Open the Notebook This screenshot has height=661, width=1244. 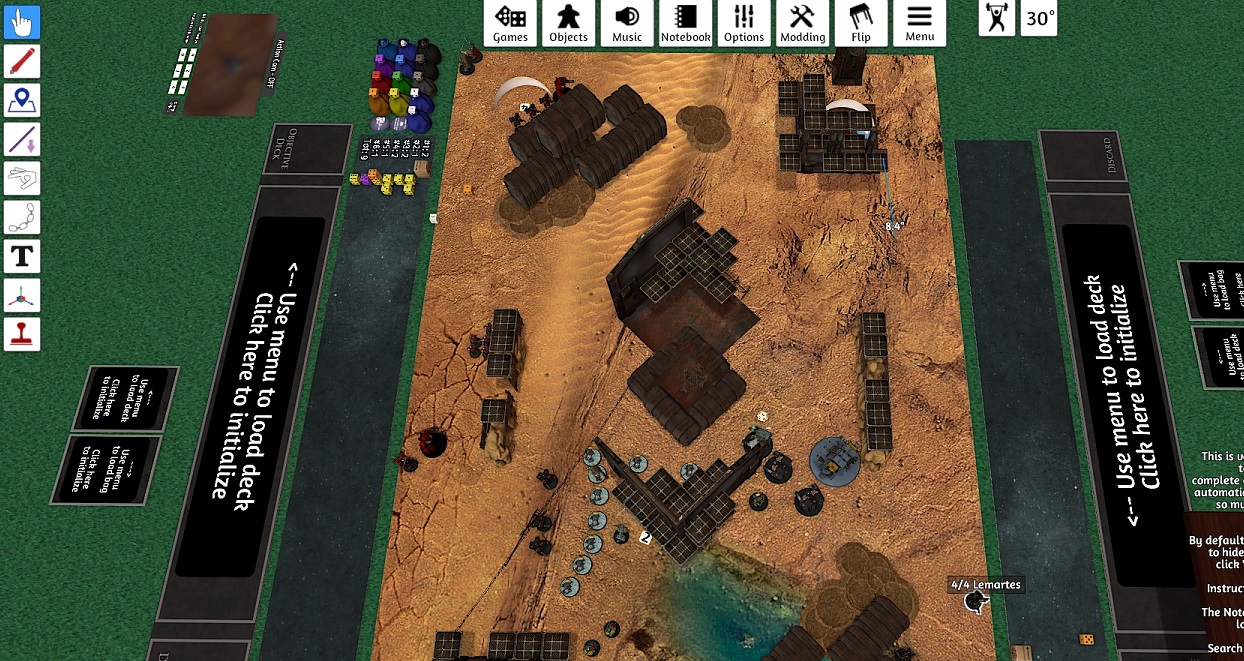pyautogui.click(x=685, y=23)
